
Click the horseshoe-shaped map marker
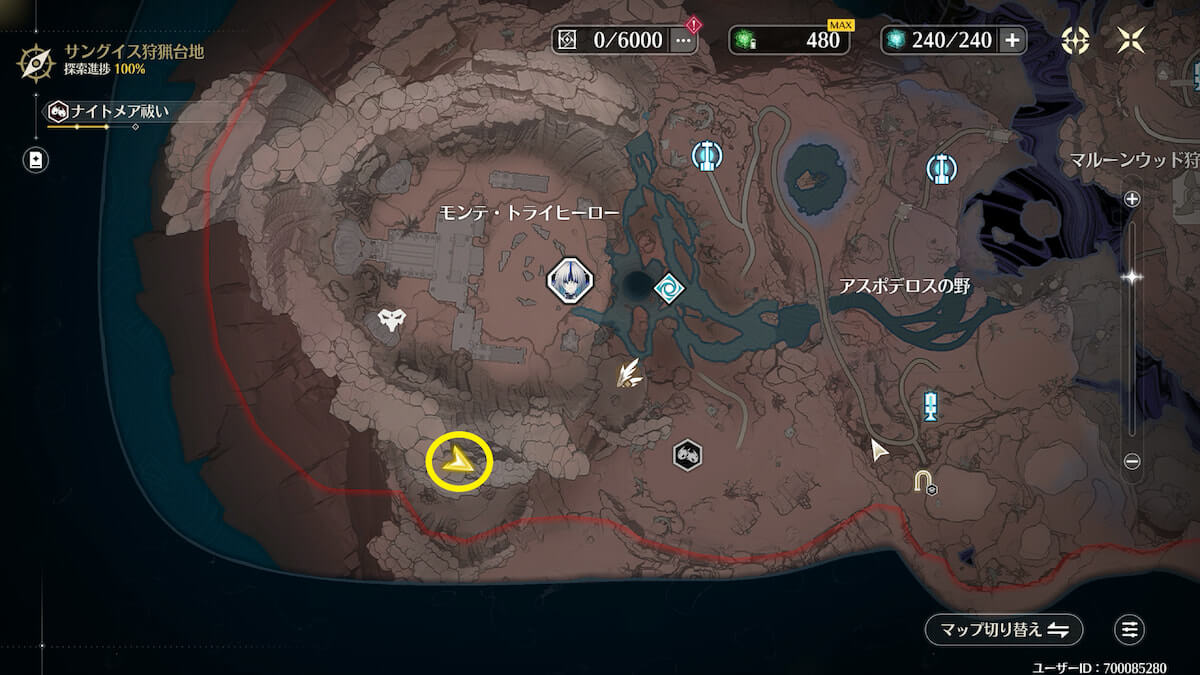point(924,482)
